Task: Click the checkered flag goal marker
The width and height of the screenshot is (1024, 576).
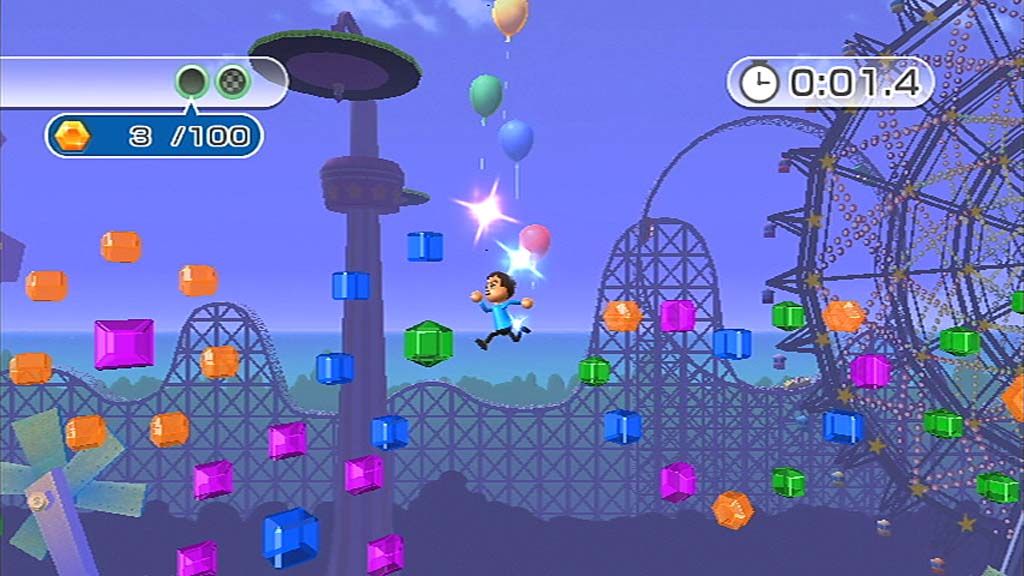Action: tap(233, 82)
